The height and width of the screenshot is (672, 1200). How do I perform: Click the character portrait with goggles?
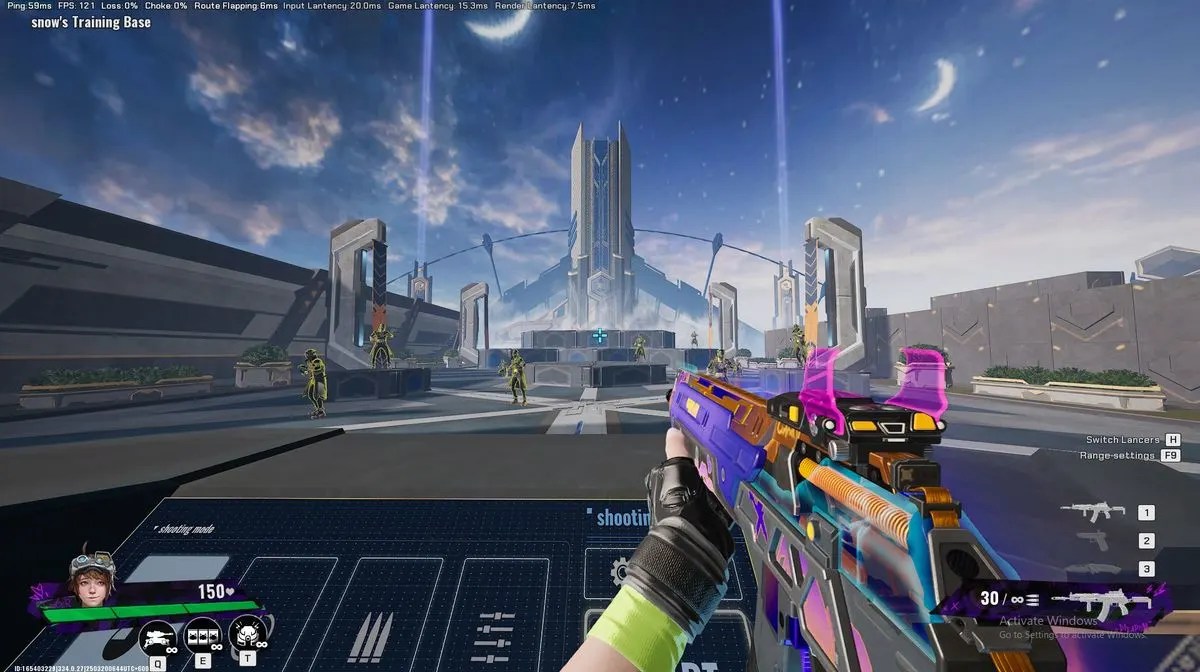[91, 577]
